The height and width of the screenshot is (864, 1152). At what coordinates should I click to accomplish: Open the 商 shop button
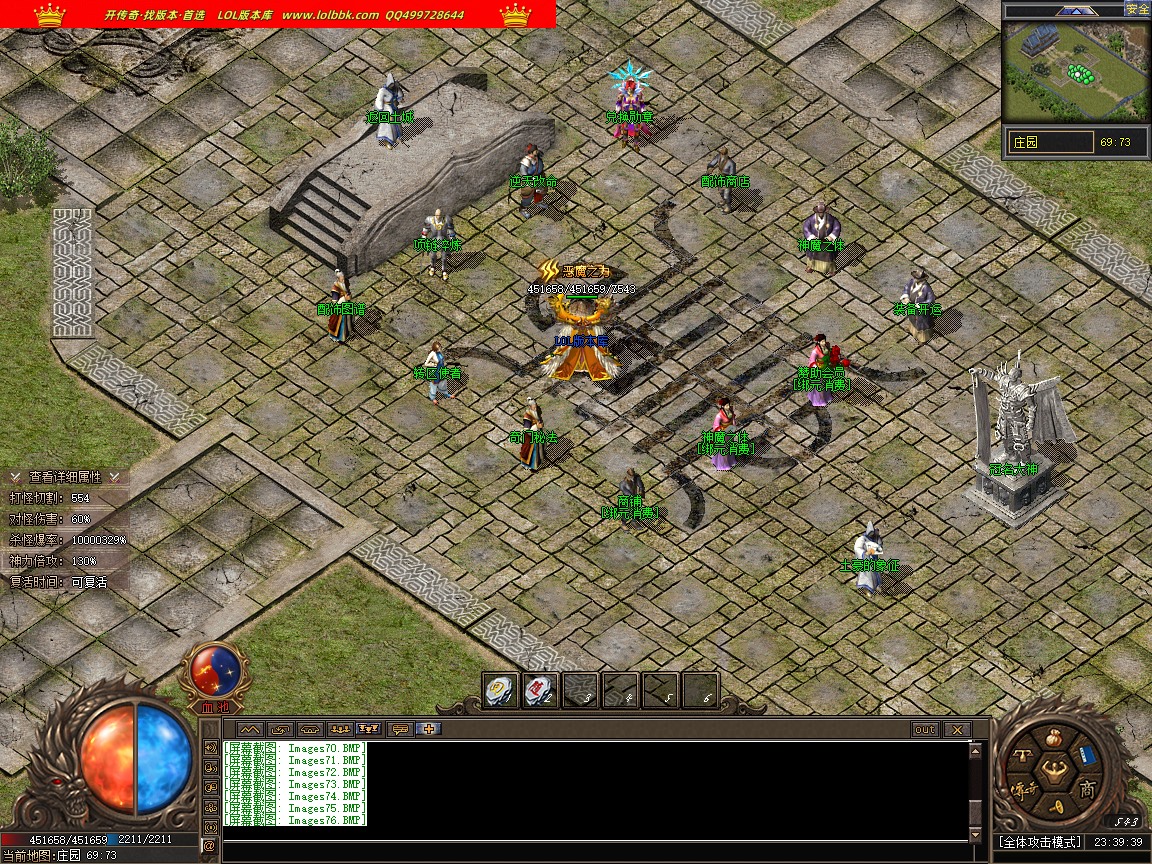[x=1087, y=789]
